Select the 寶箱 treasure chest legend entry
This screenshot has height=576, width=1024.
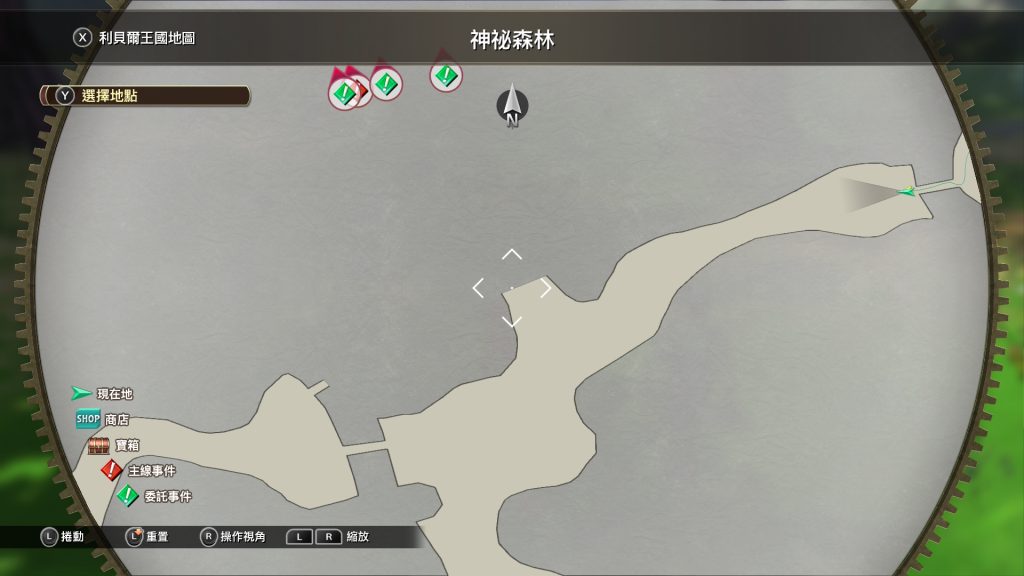112,445
